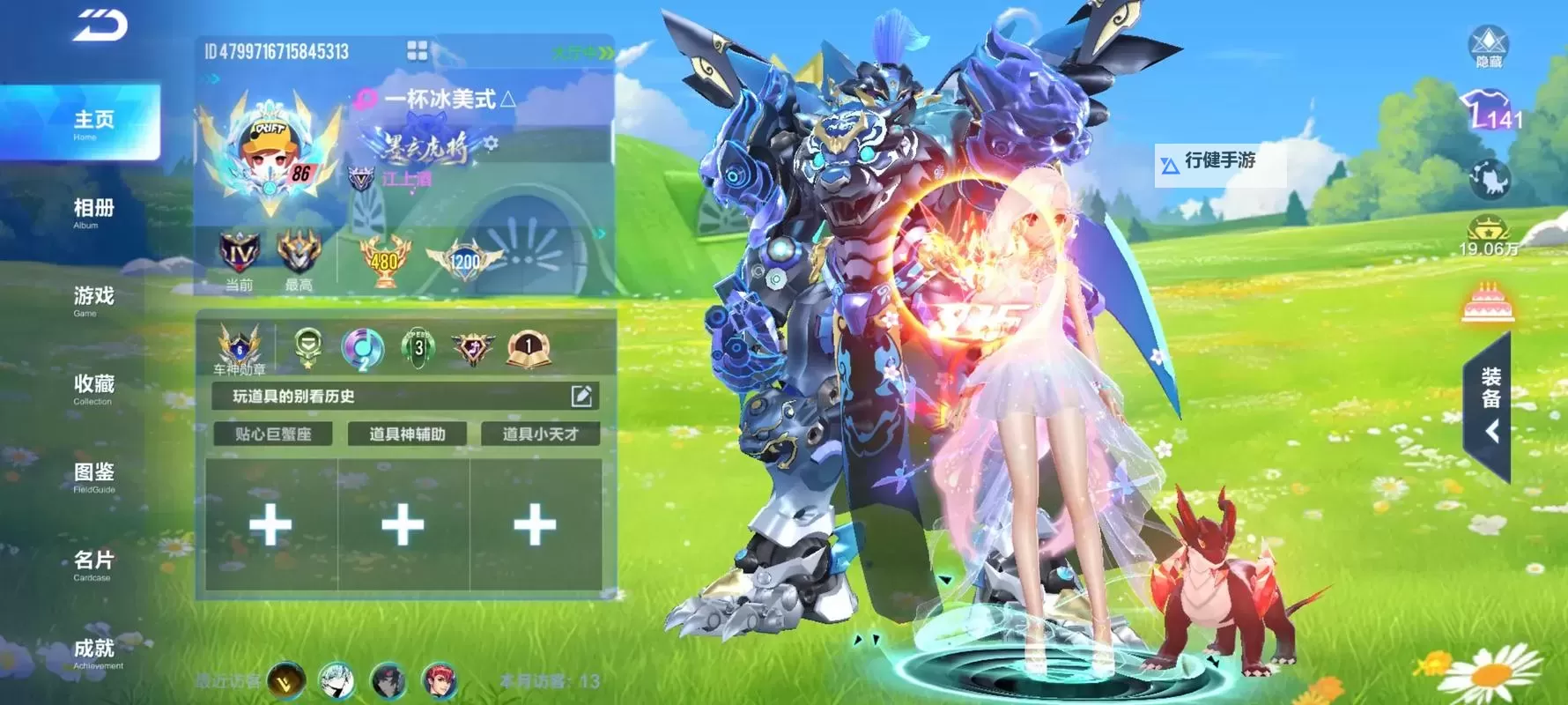
Task: Open the 相册 Album tab
Action: (x=92, y=211)
